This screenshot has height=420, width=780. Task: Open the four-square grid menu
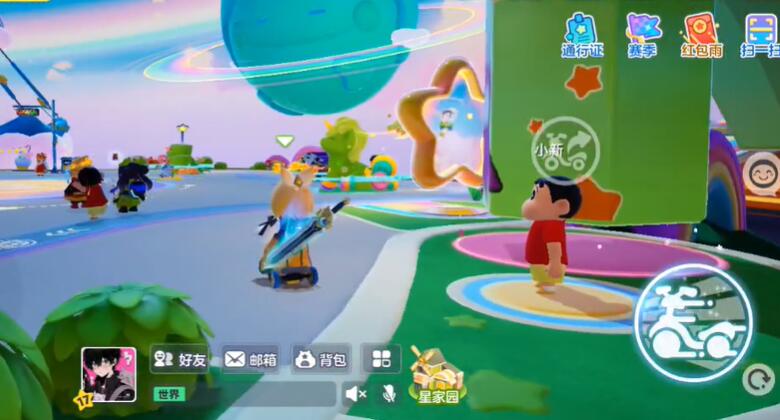381,359
